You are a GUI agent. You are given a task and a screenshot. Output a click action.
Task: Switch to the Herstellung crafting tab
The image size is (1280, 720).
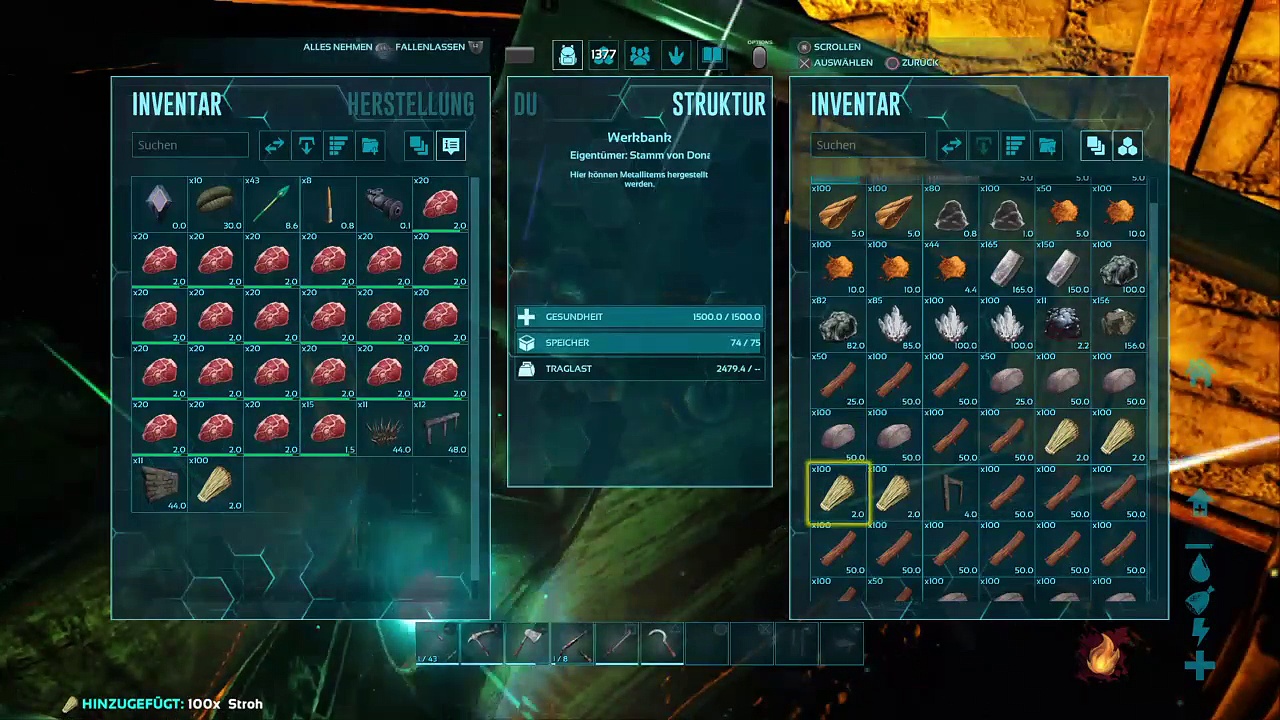410,104
